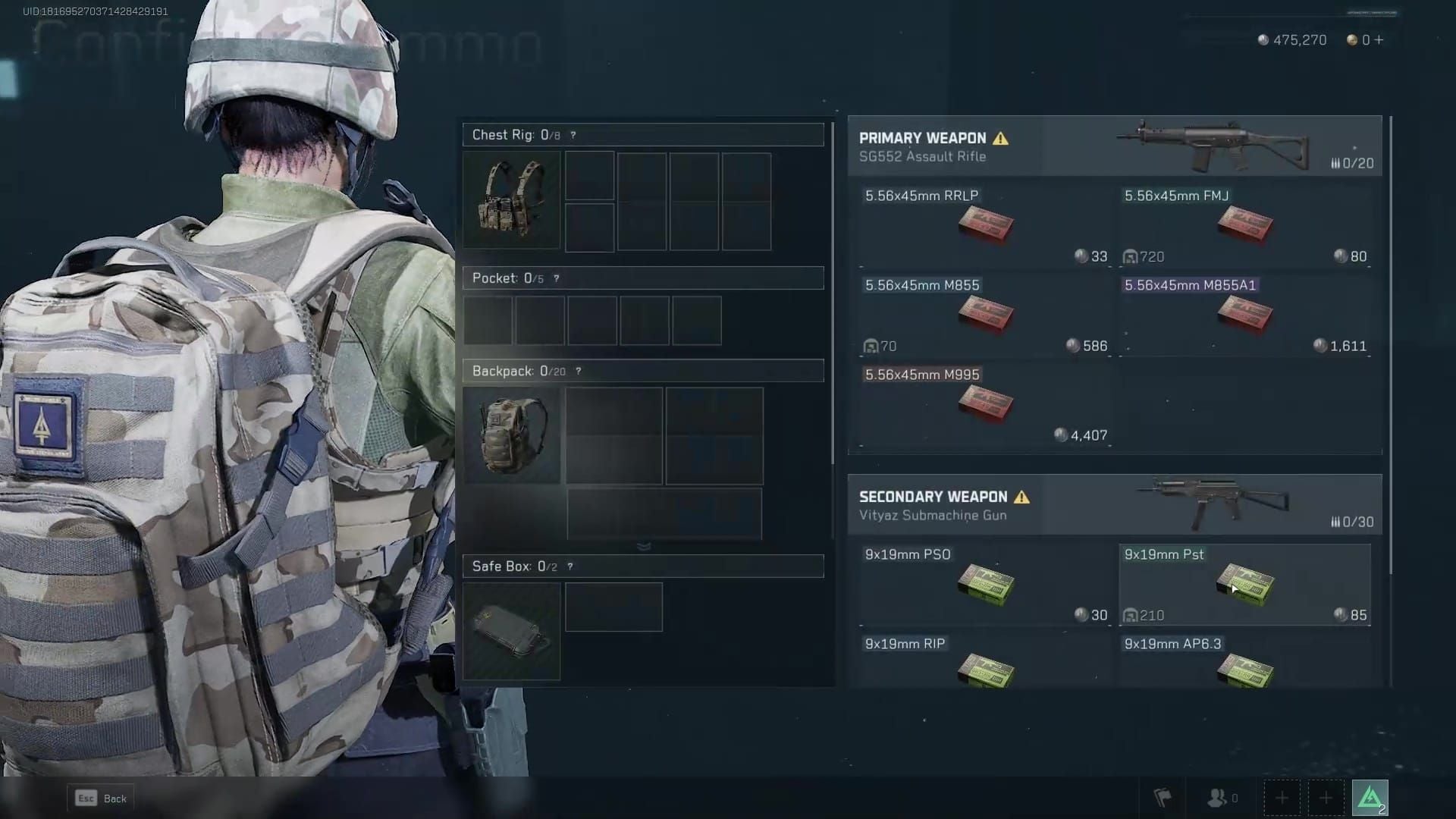Click the backpack icon in the Backpack section
The width and height of the screenshot is (1456, 819).
(x=512, y=435)
